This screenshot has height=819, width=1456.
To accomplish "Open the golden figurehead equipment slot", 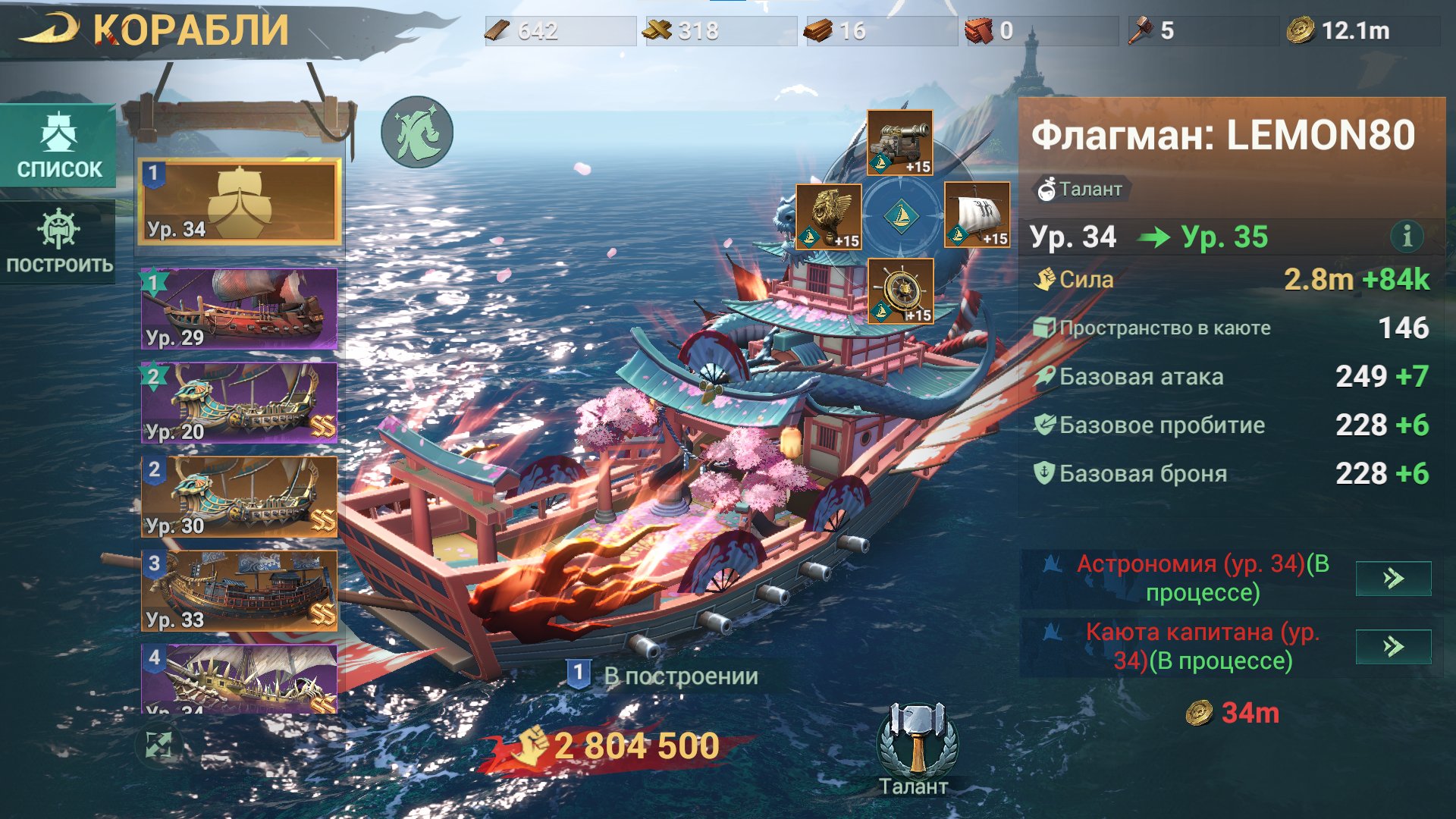I will [829, 216].
